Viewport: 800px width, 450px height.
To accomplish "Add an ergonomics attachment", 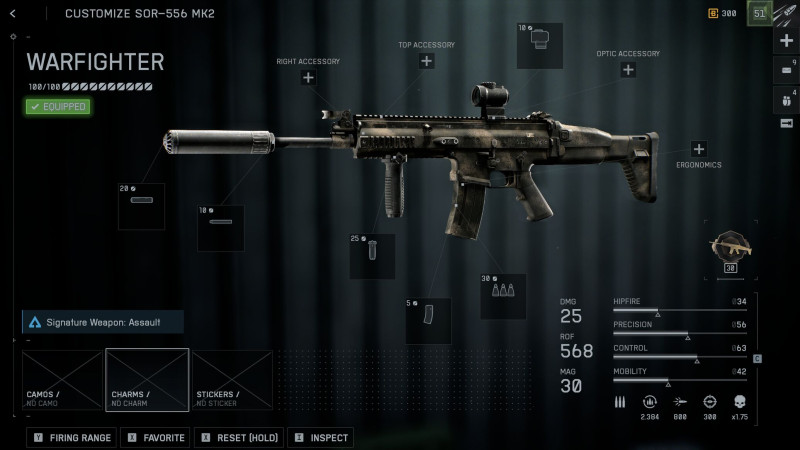I will pyautogui.click(x=698, y=149).
